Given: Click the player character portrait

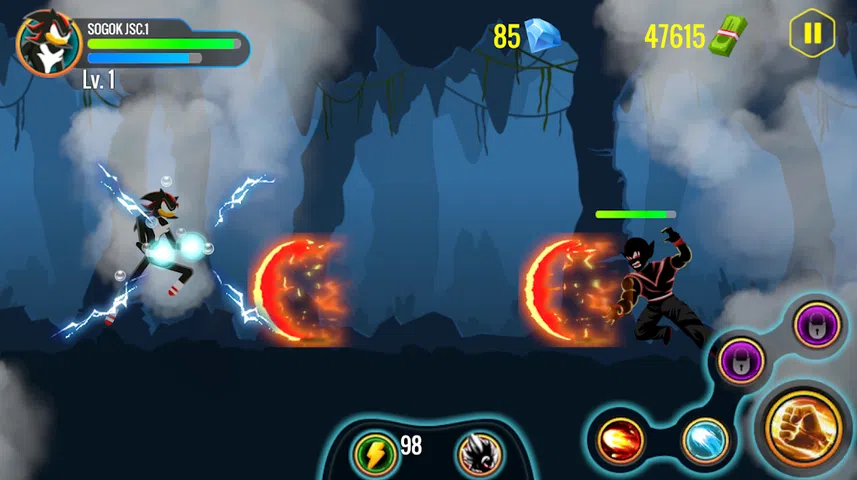Looking at the screenshot, I should pyautogui.click(x=49, y=42).
